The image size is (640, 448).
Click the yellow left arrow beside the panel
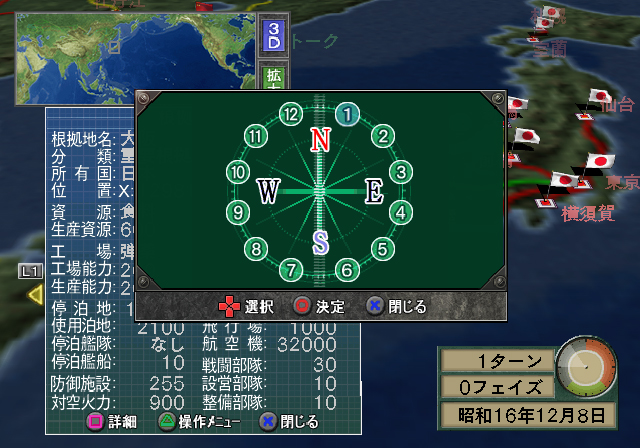coord(34,294)
